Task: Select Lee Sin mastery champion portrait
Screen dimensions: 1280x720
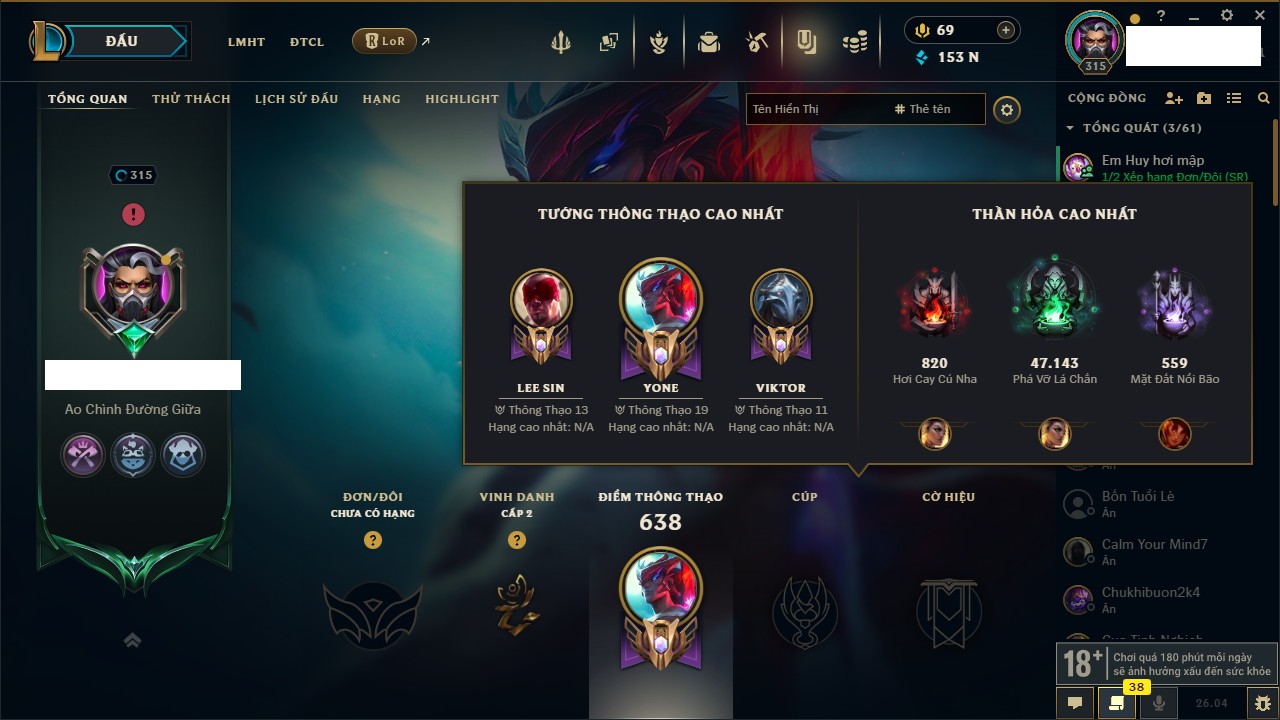Action: point(541,299)
